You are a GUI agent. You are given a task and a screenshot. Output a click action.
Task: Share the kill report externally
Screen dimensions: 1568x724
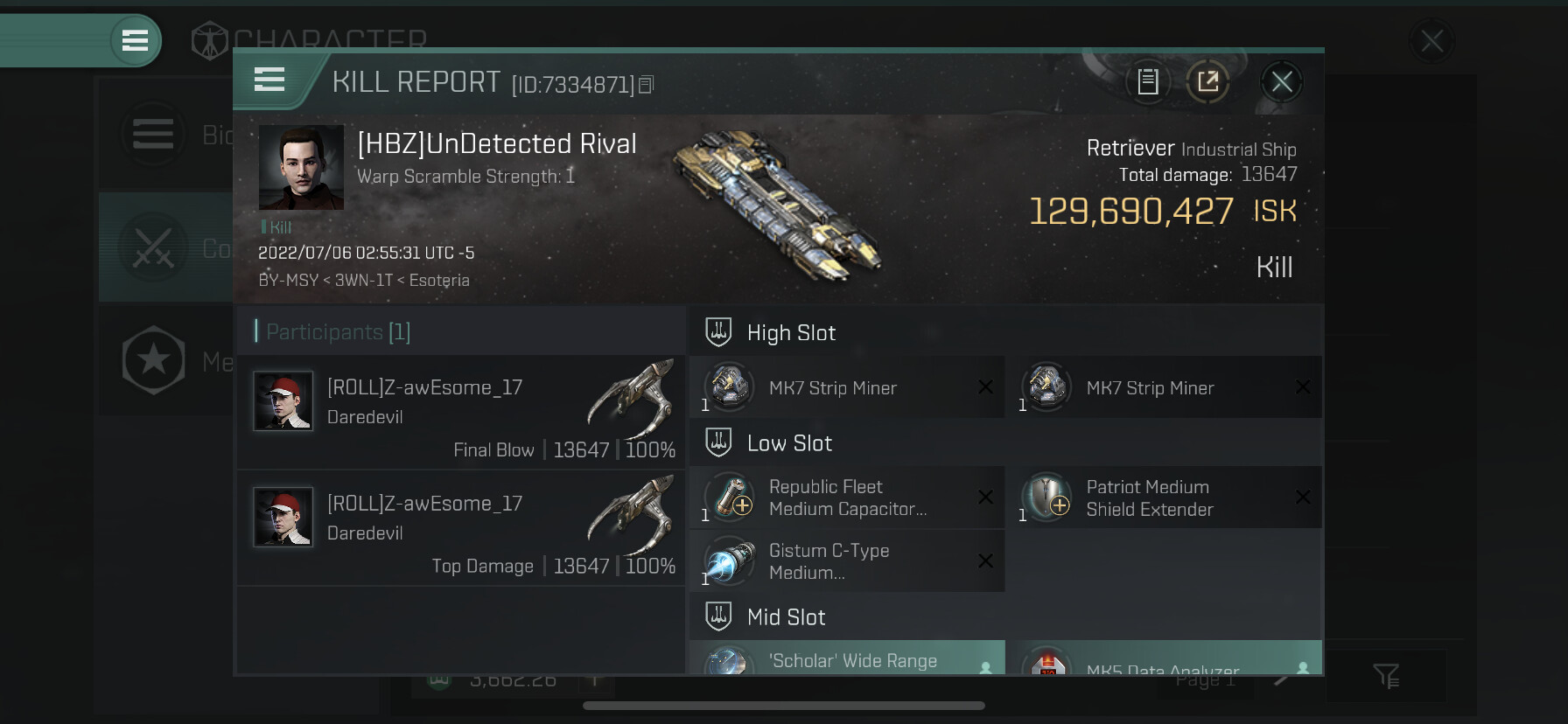[x=1208, y=82]
